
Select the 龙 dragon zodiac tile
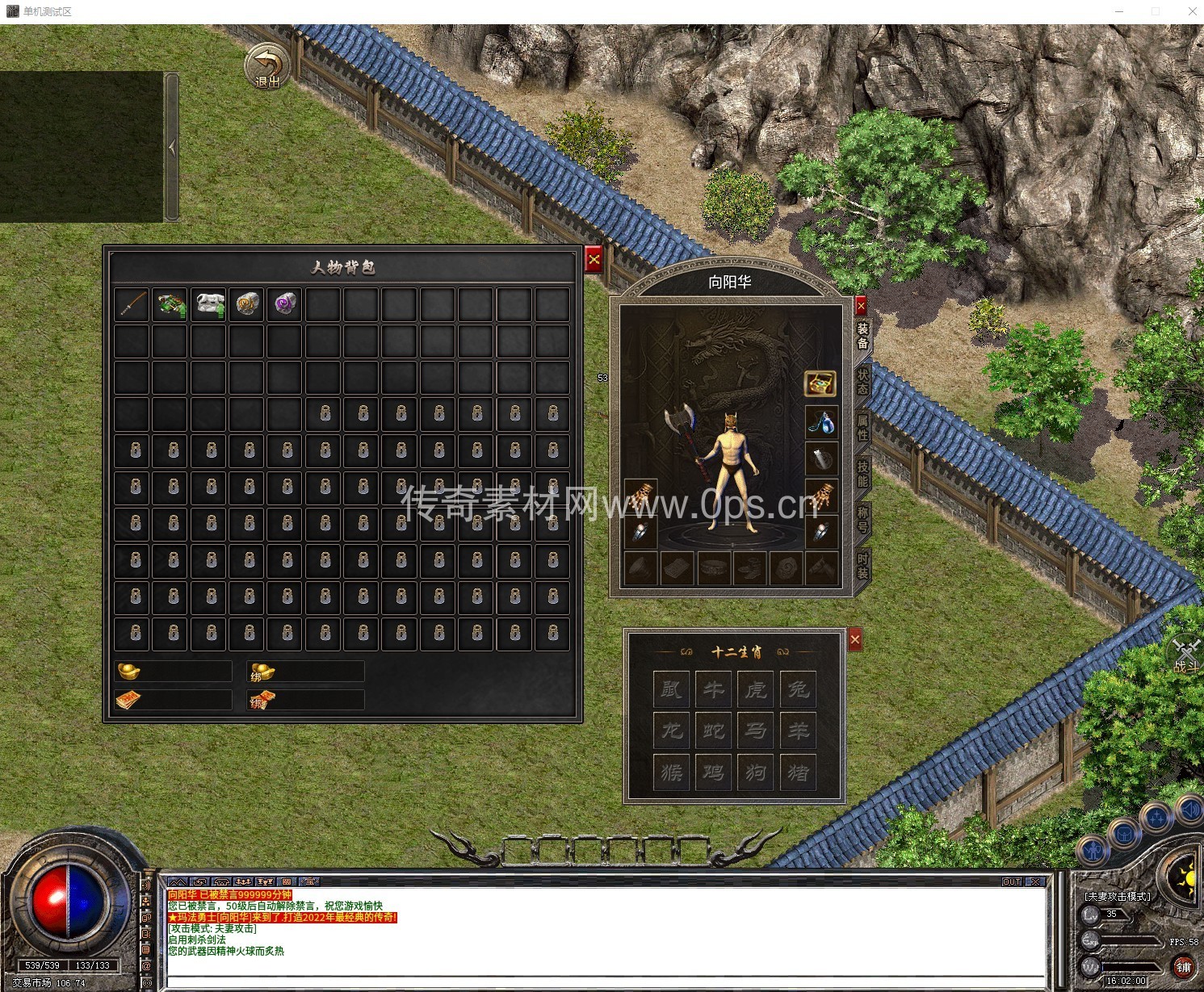click(672, 730)
